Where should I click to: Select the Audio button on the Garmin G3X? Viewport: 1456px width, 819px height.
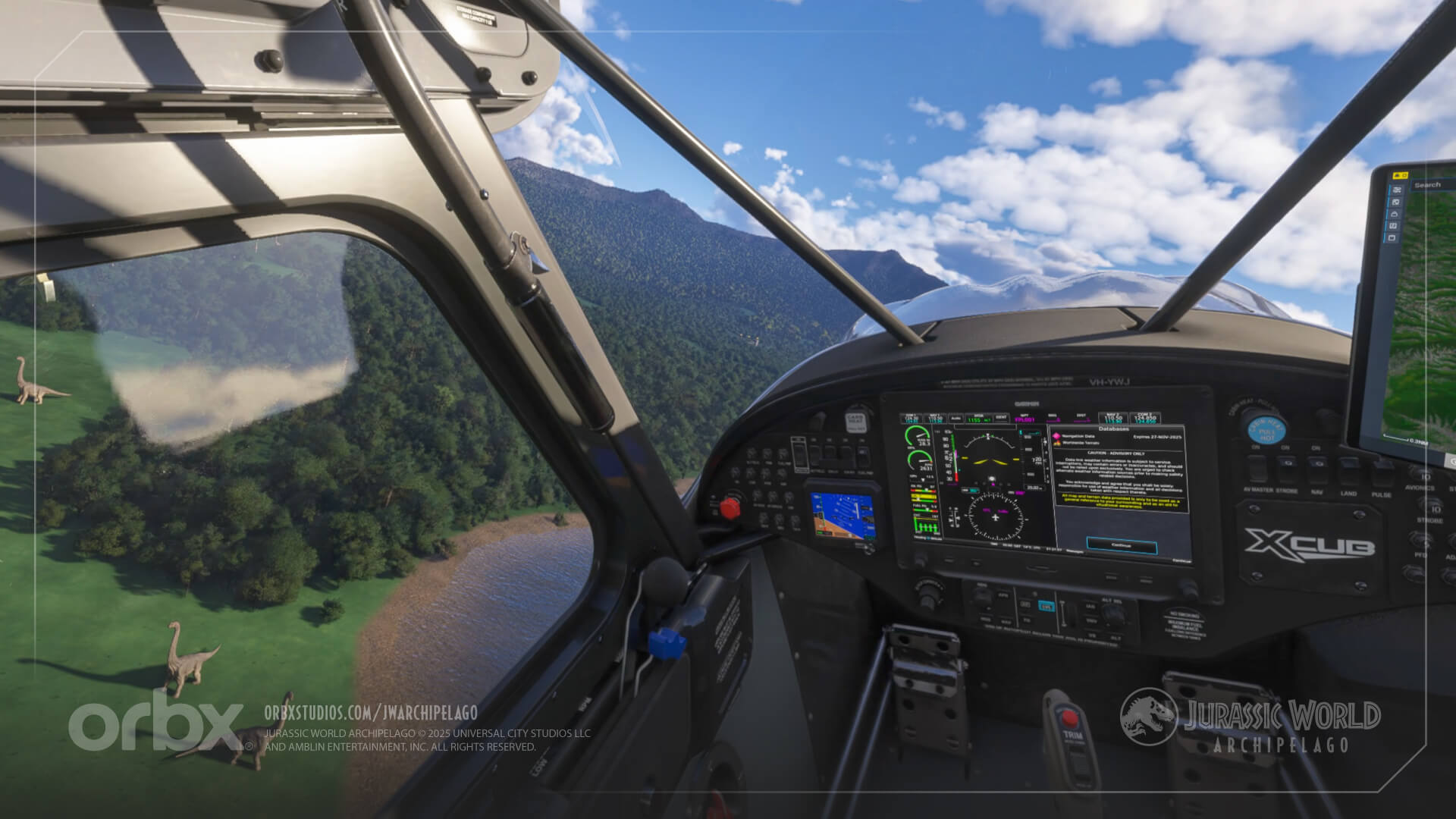pyautogui.click(x=956, y=417)
